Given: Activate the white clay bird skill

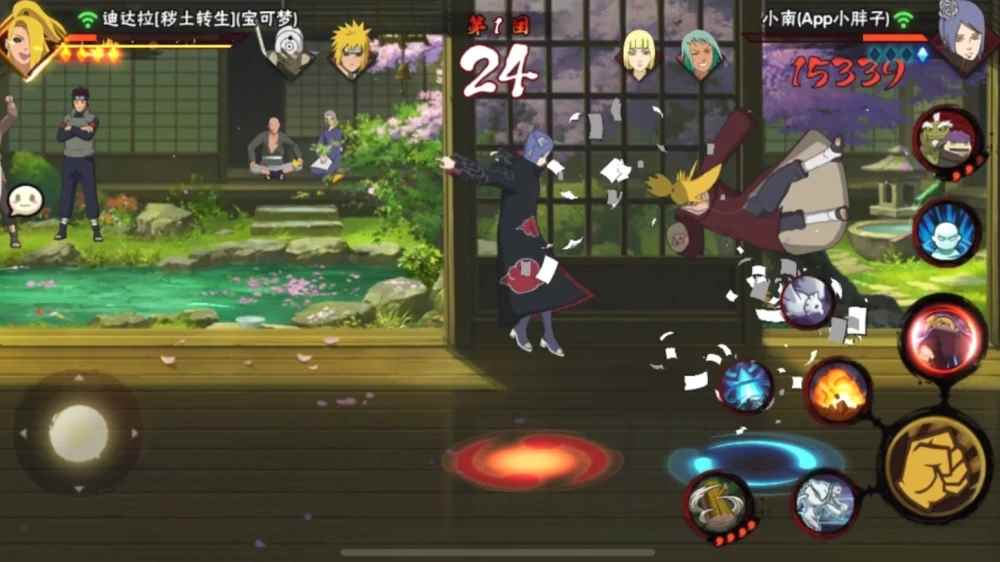Looking at the screenshot, I should click(806, 300).
